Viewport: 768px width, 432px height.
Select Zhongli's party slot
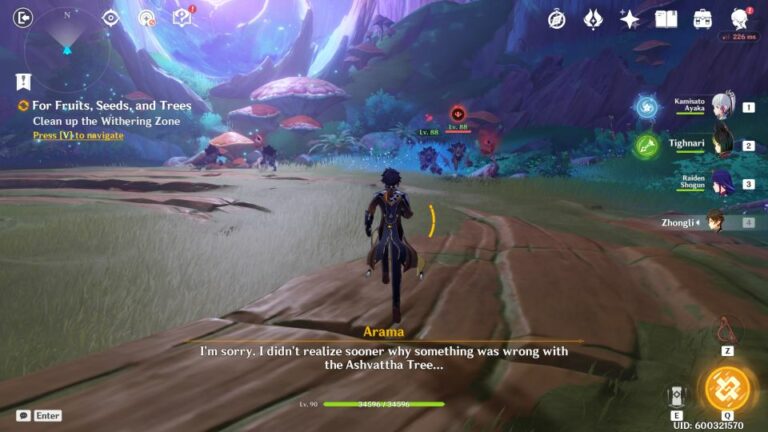[715, 222]
